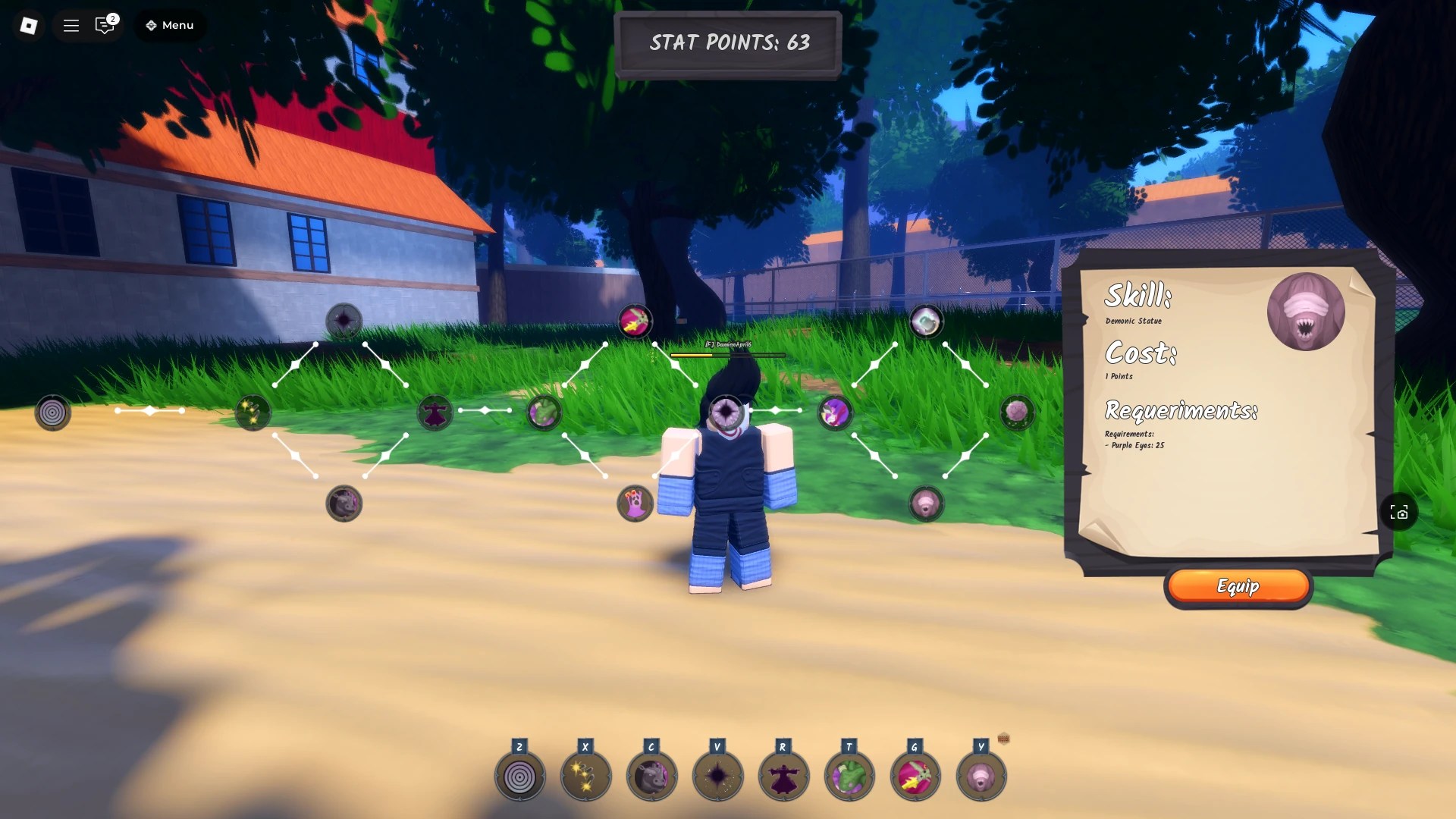Select the Y slot Demonic Statue ability
This screenshot has height=819, width=1456.
coord(981,775)
